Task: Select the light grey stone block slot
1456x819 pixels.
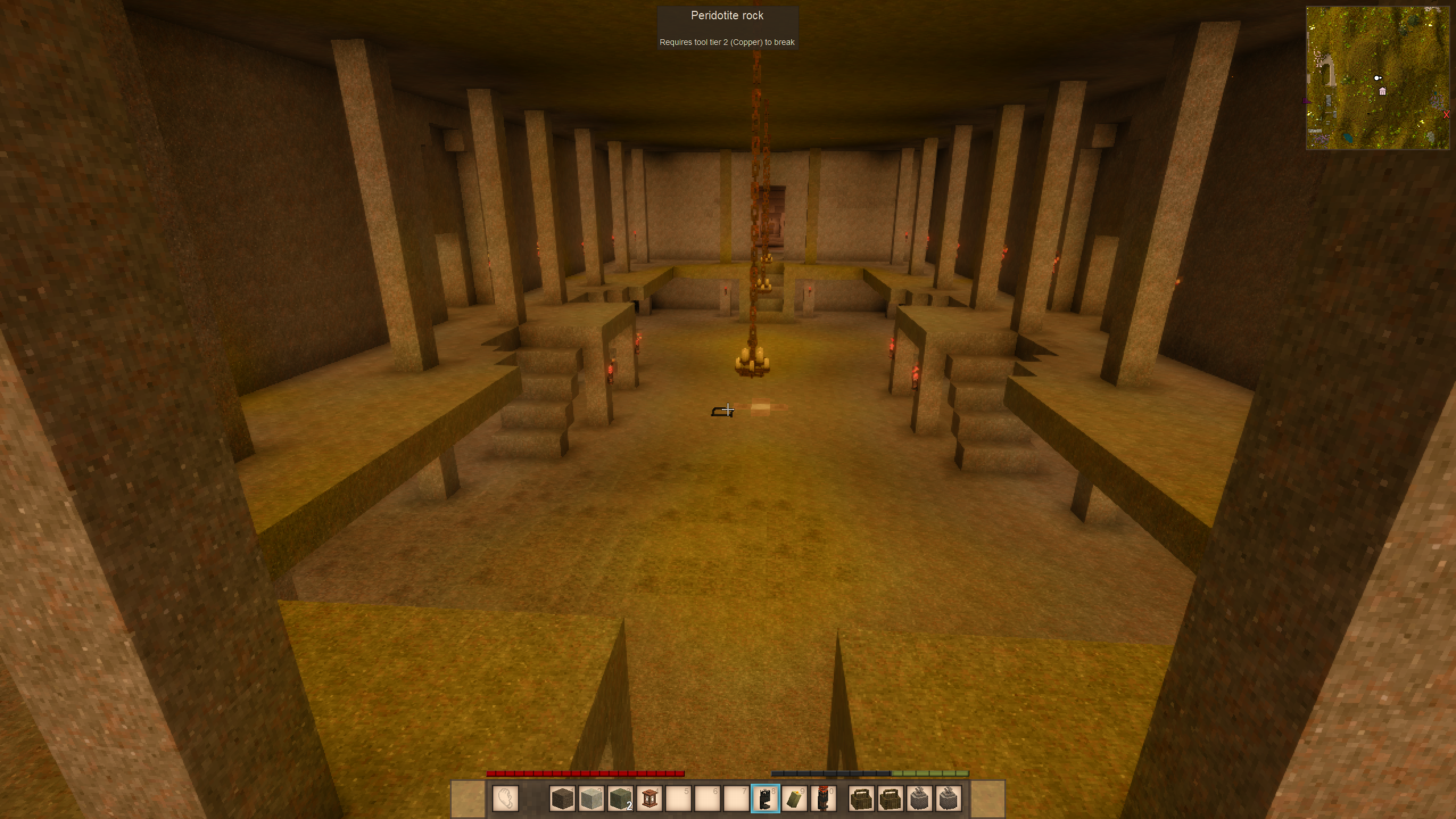Action: click(x=591, y=799)
